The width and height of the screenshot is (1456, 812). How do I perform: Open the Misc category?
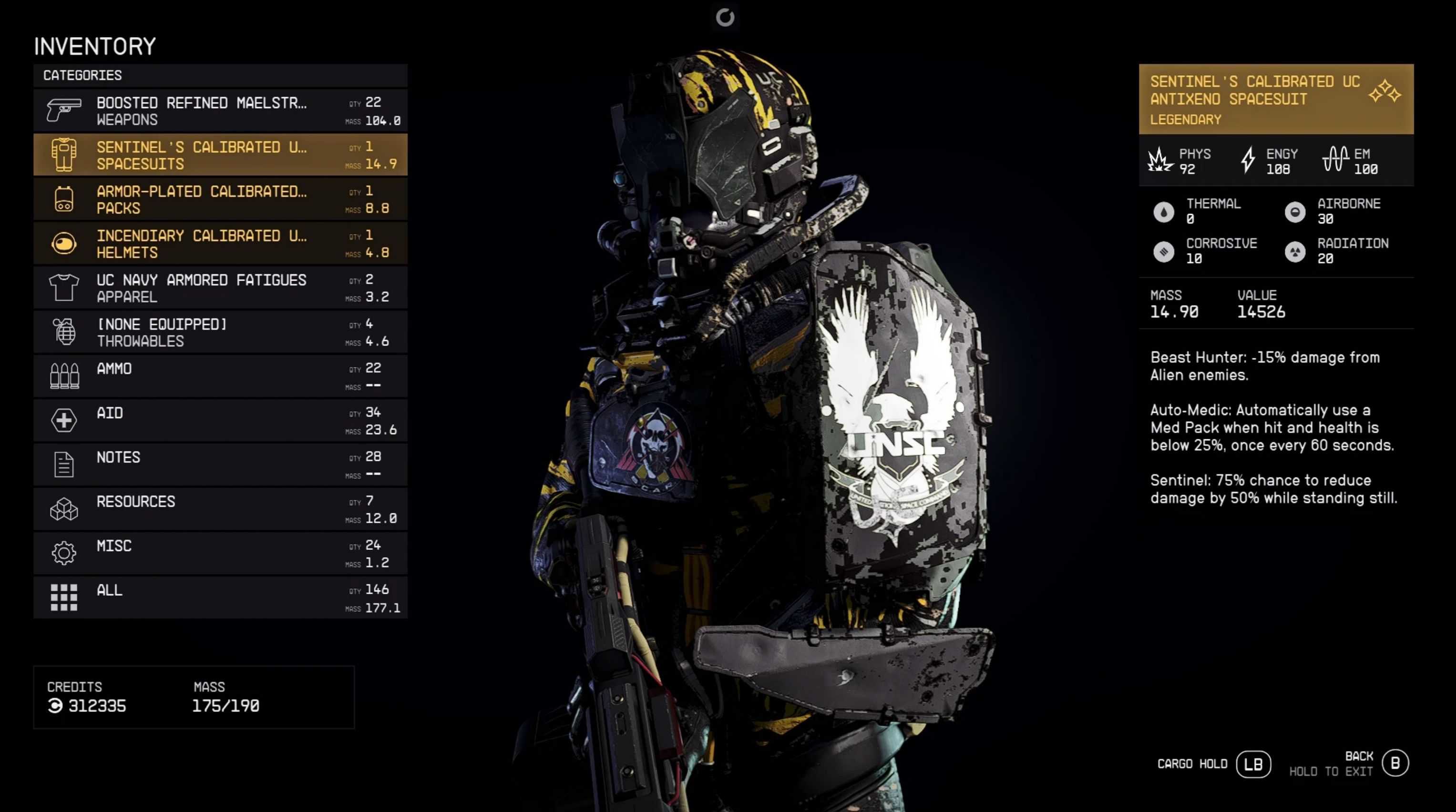pyautogui.click(x=220, y=554)
